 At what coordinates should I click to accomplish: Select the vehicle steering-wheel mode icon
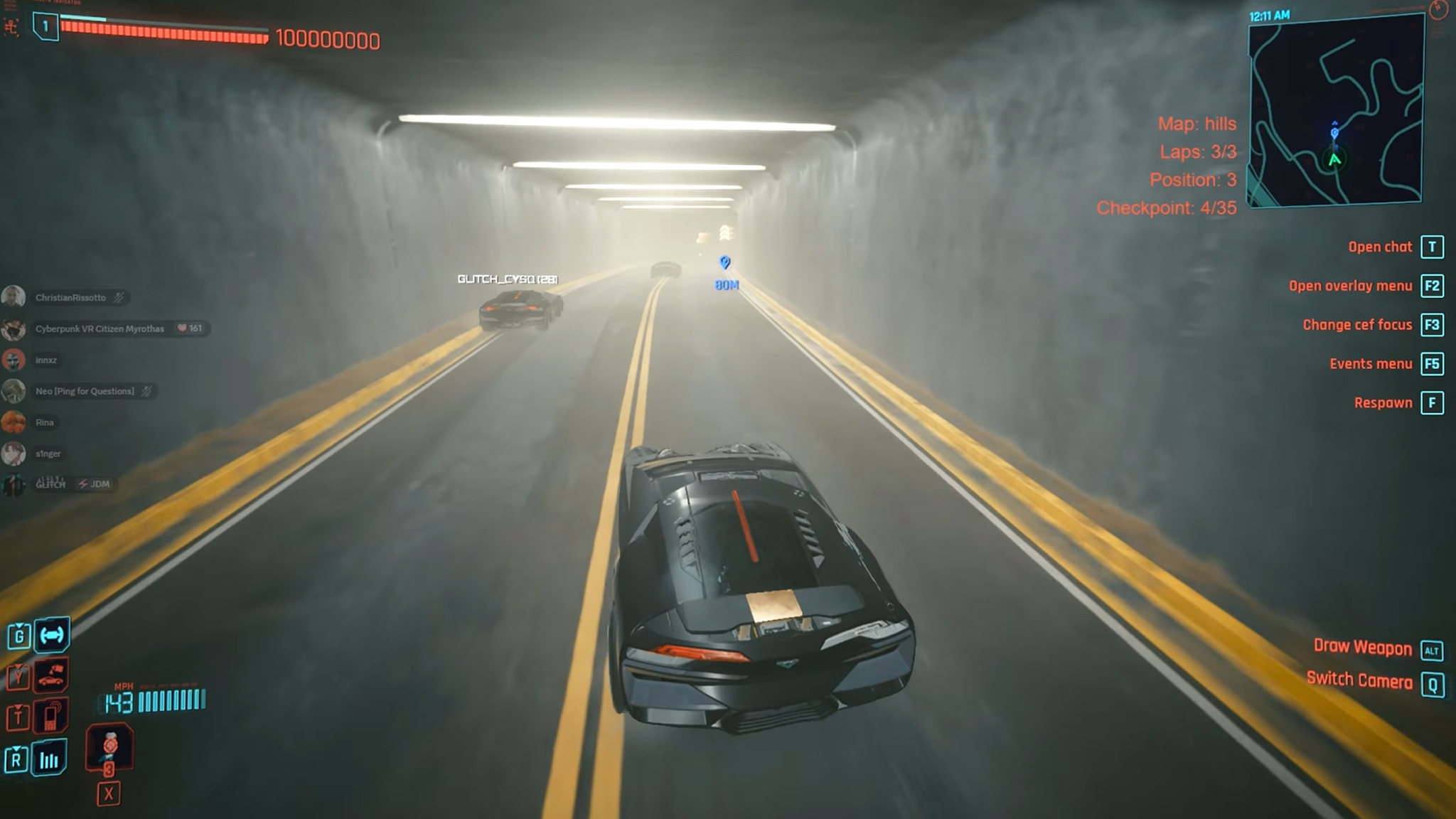(52, 635)
